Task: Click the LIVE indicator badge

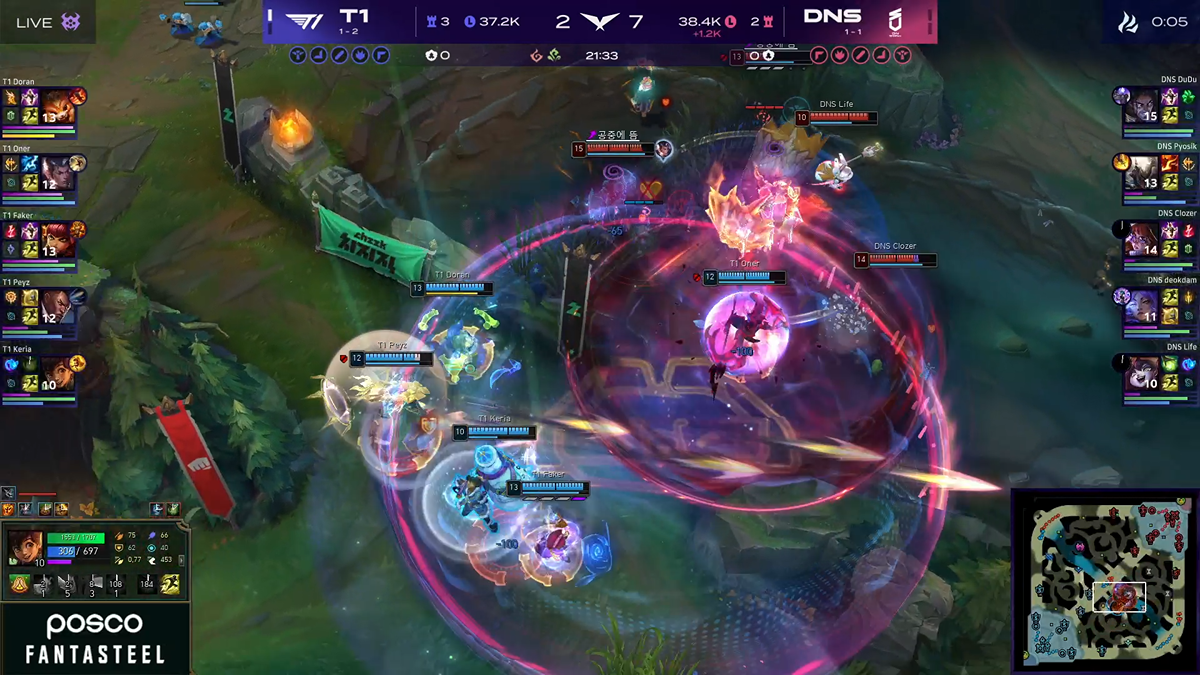Action: click(x=47, y=22)
